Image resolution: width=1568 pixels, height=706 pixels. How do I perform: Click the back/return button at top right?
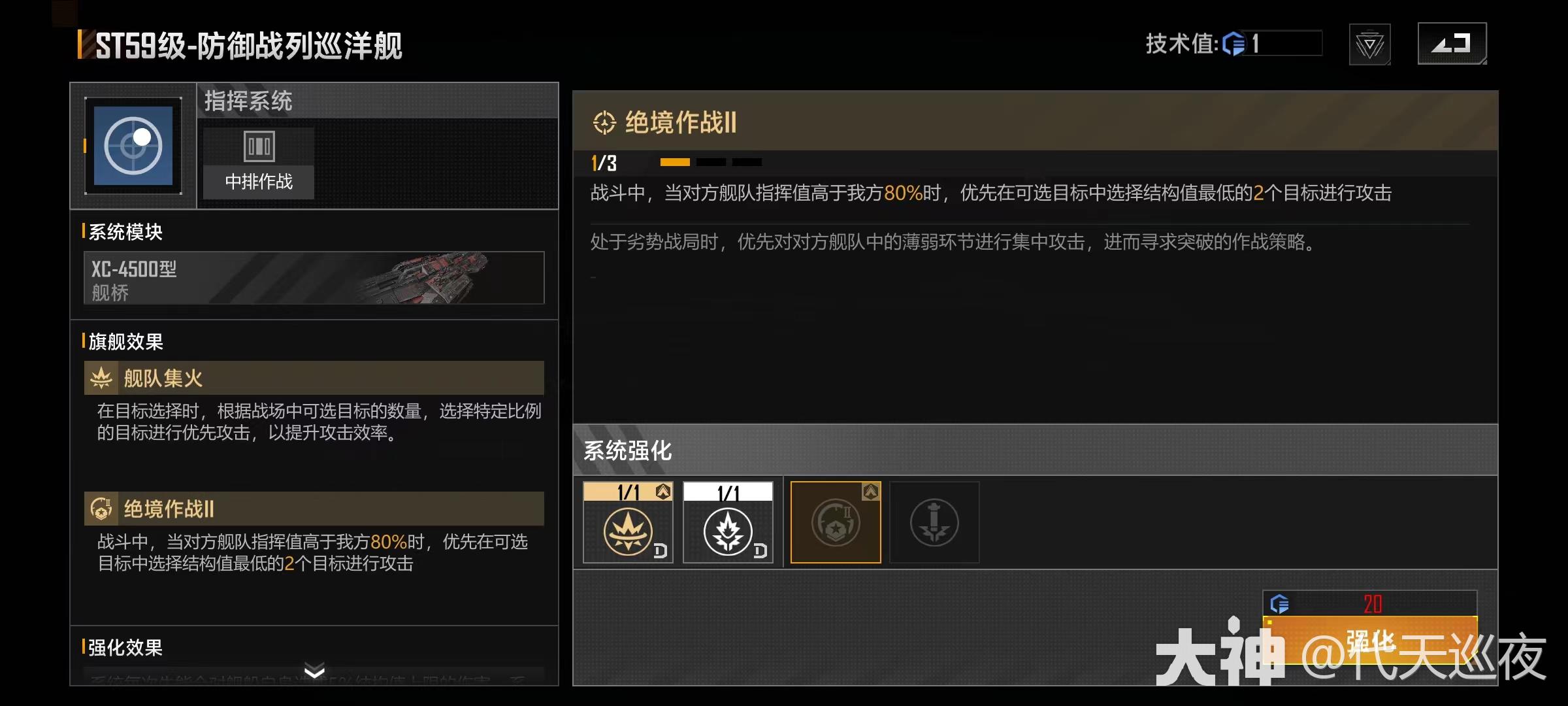(1452, 45)
